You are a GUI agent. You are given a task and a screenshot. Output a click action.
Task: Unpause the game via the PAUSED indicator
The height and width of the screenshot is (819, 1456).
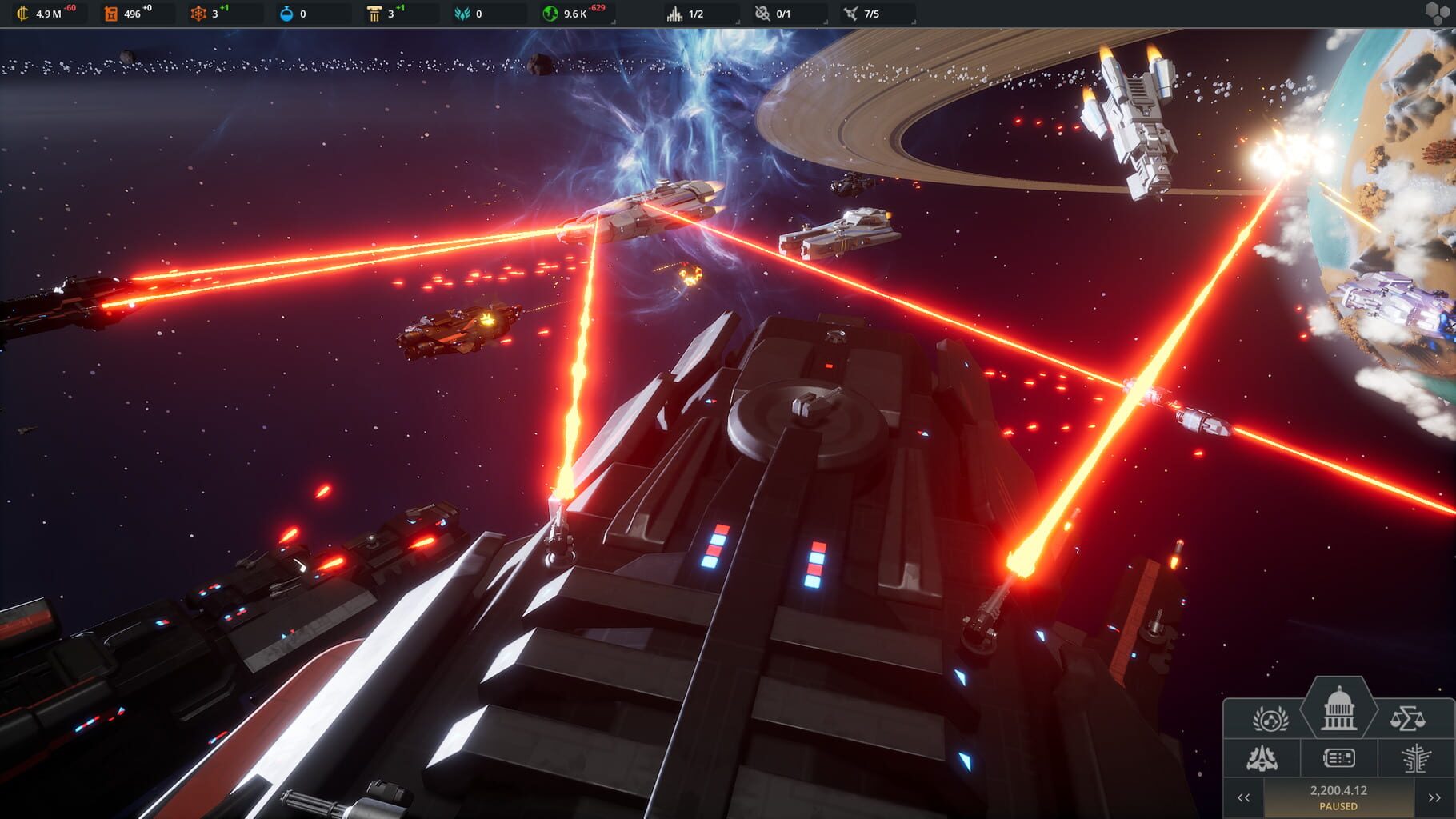coord(1338,805)
